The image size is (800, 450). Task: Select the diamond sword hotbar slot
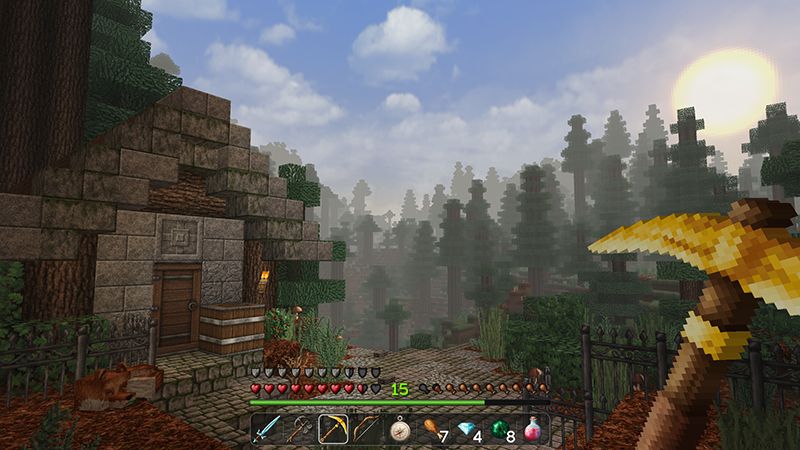pos(267,429)
